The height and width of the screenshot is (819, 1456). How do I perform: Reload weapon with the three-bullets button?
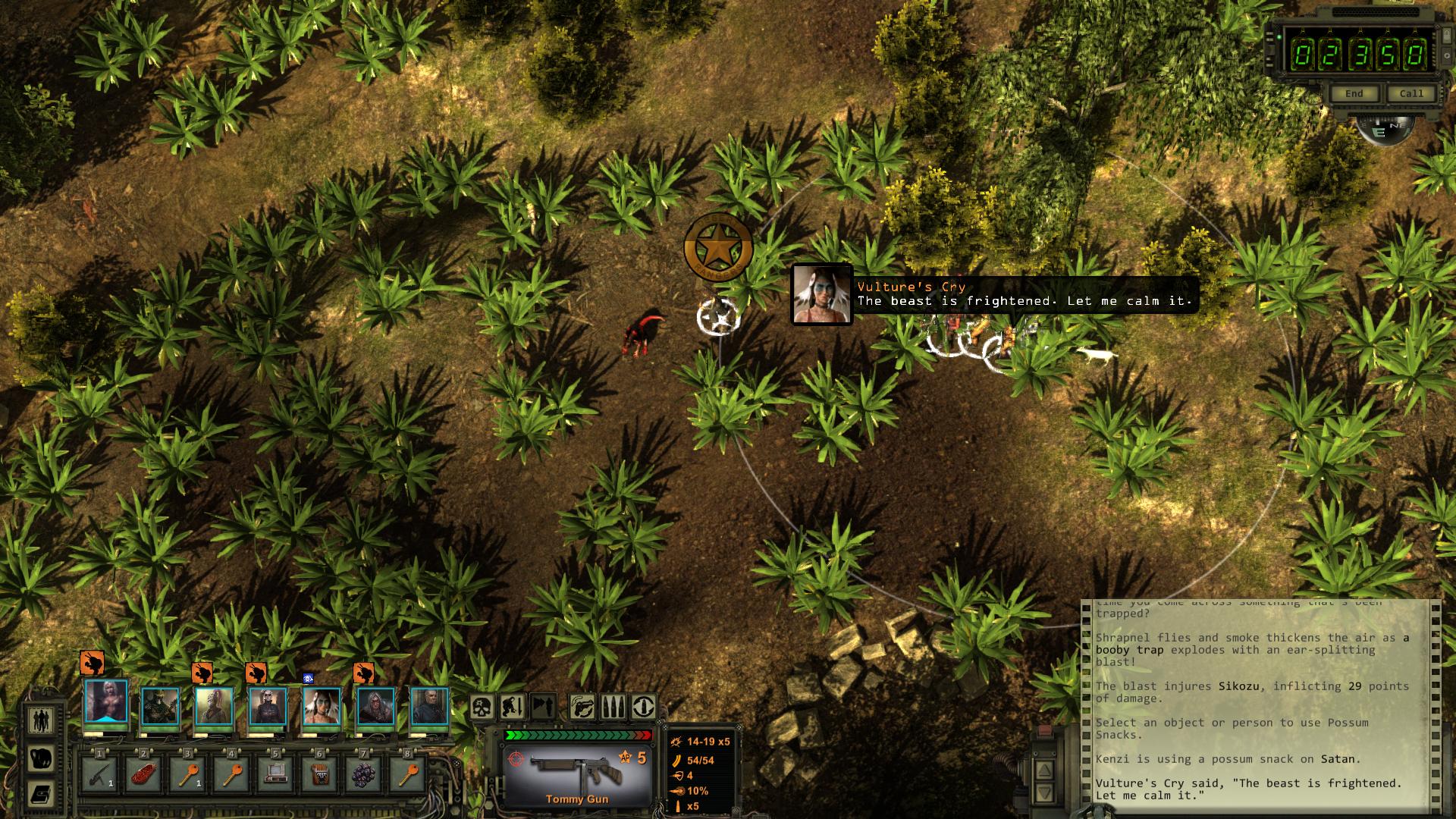pyautogui.click(x=613, y=708)
